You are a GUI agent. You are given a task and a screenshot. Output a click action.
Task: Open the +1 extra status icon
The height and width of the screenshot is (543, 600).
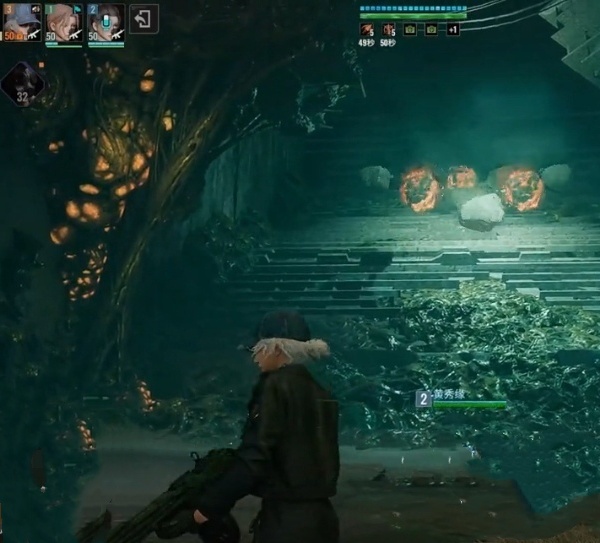[452, 30]
